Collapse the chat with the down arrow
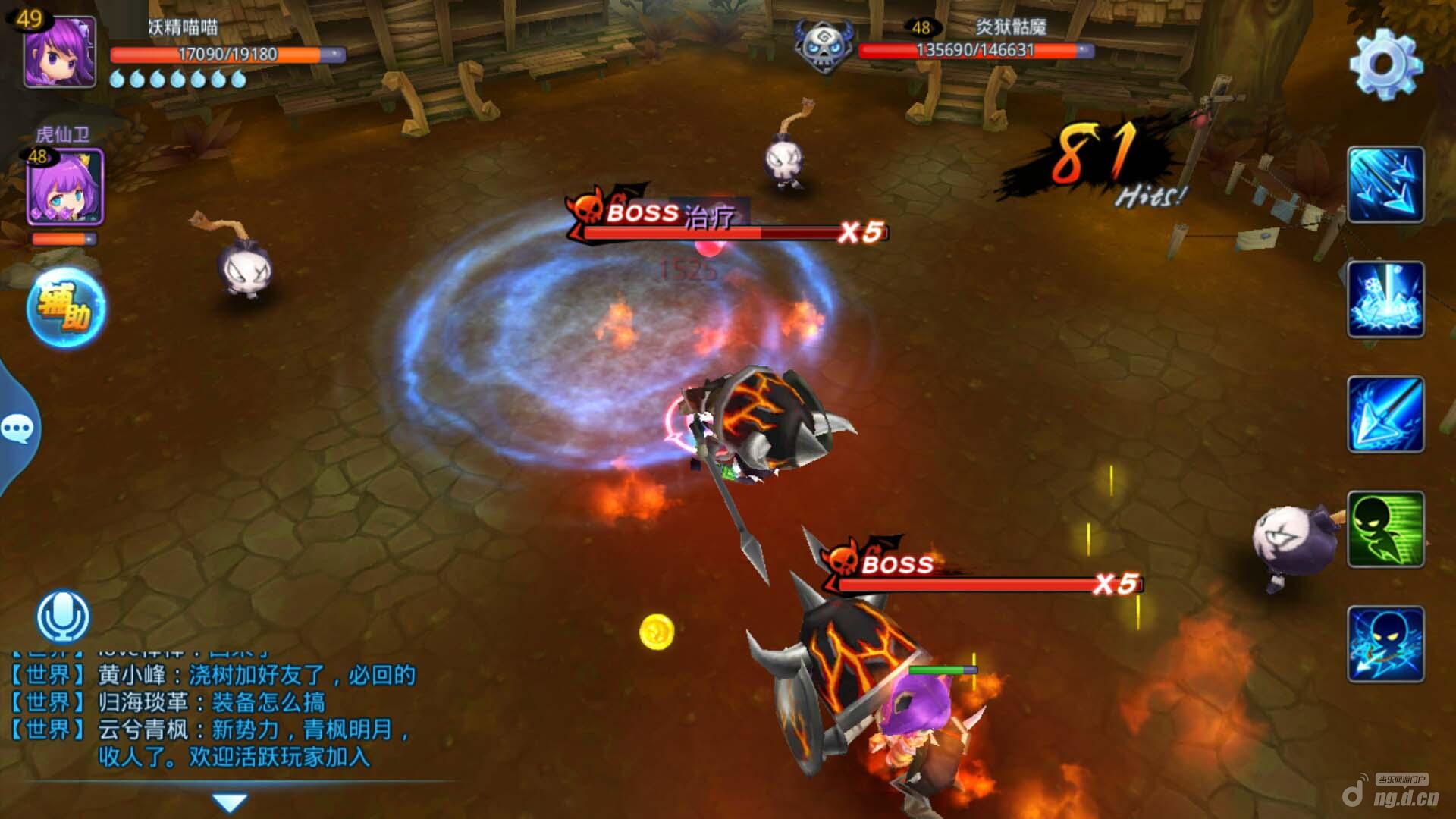Image resolution: width=1456 pixels, height=819 pixels. coord(230,802)
